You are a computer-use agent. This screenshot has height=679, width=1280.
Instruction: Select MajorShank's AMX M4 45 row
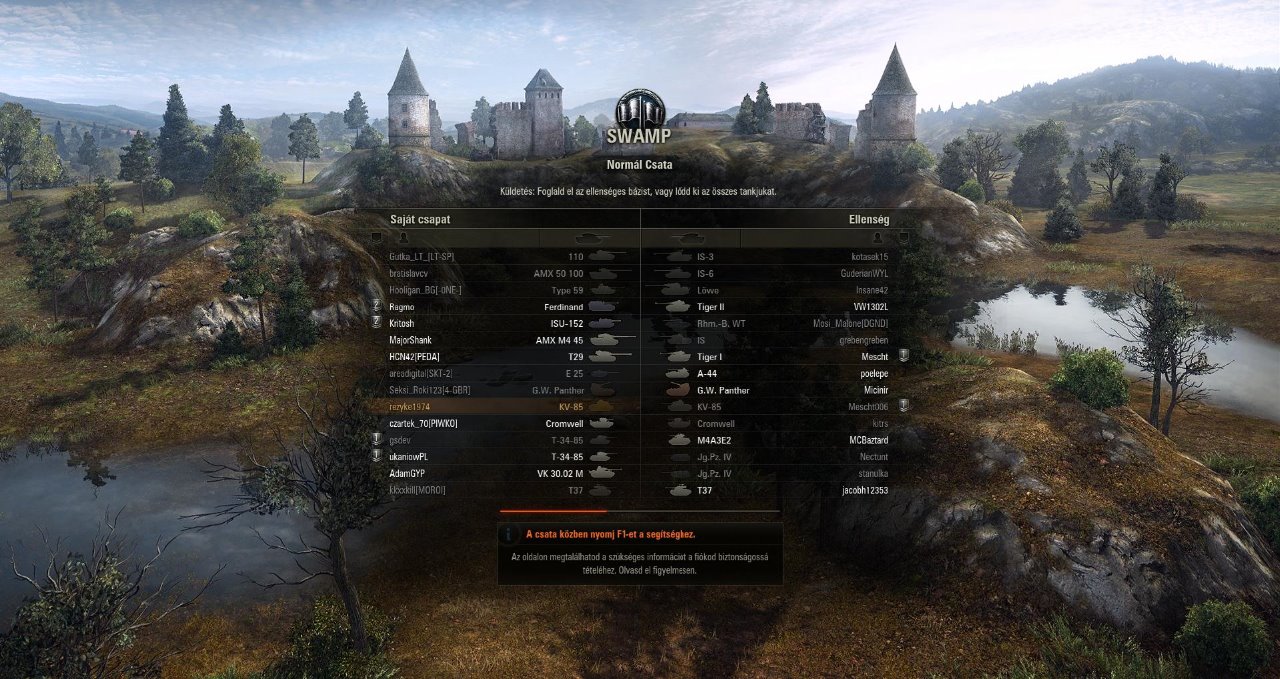(x=500, y=340)
